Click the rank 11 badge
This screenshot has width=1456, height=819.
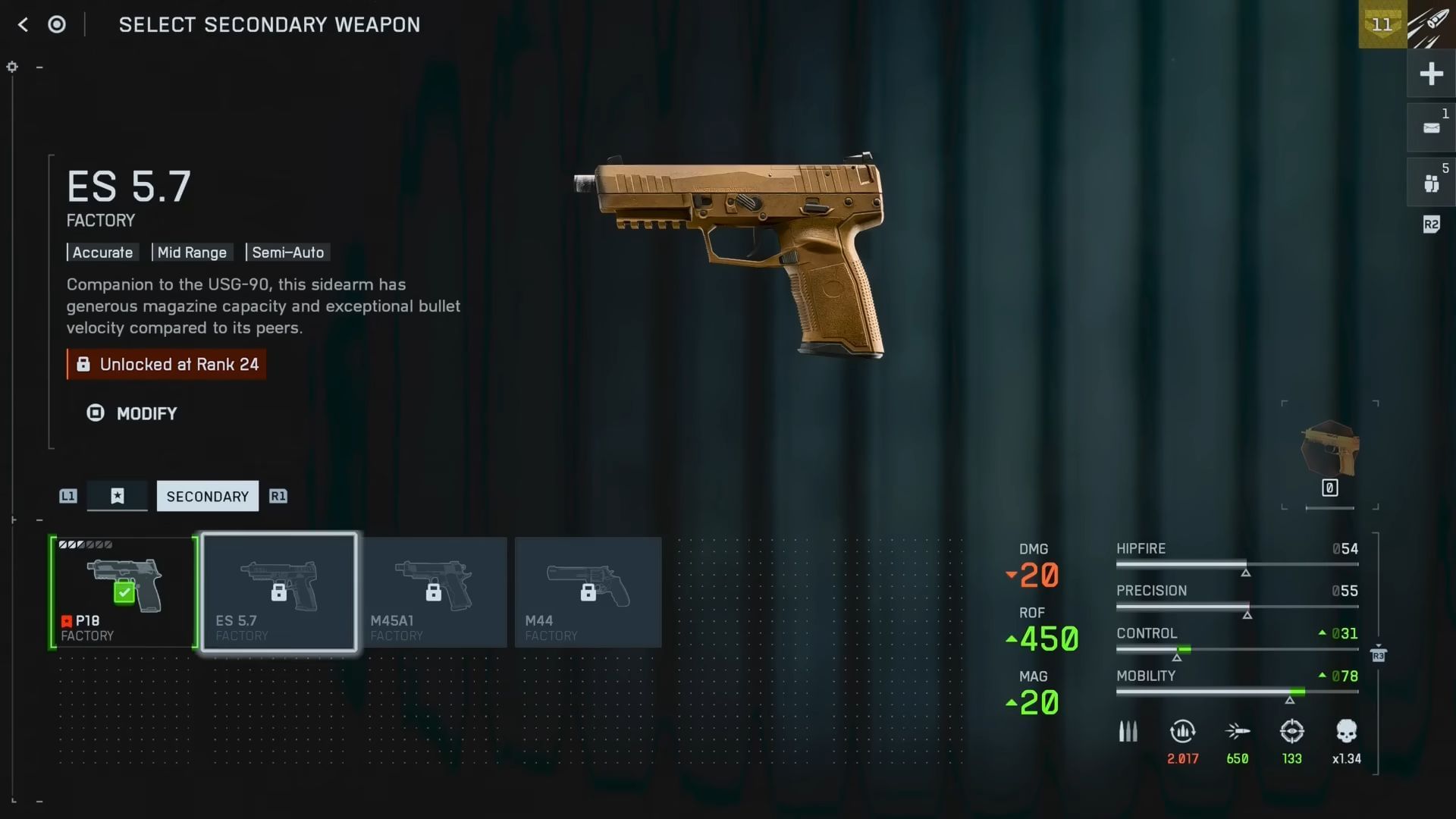[1382, 24]
